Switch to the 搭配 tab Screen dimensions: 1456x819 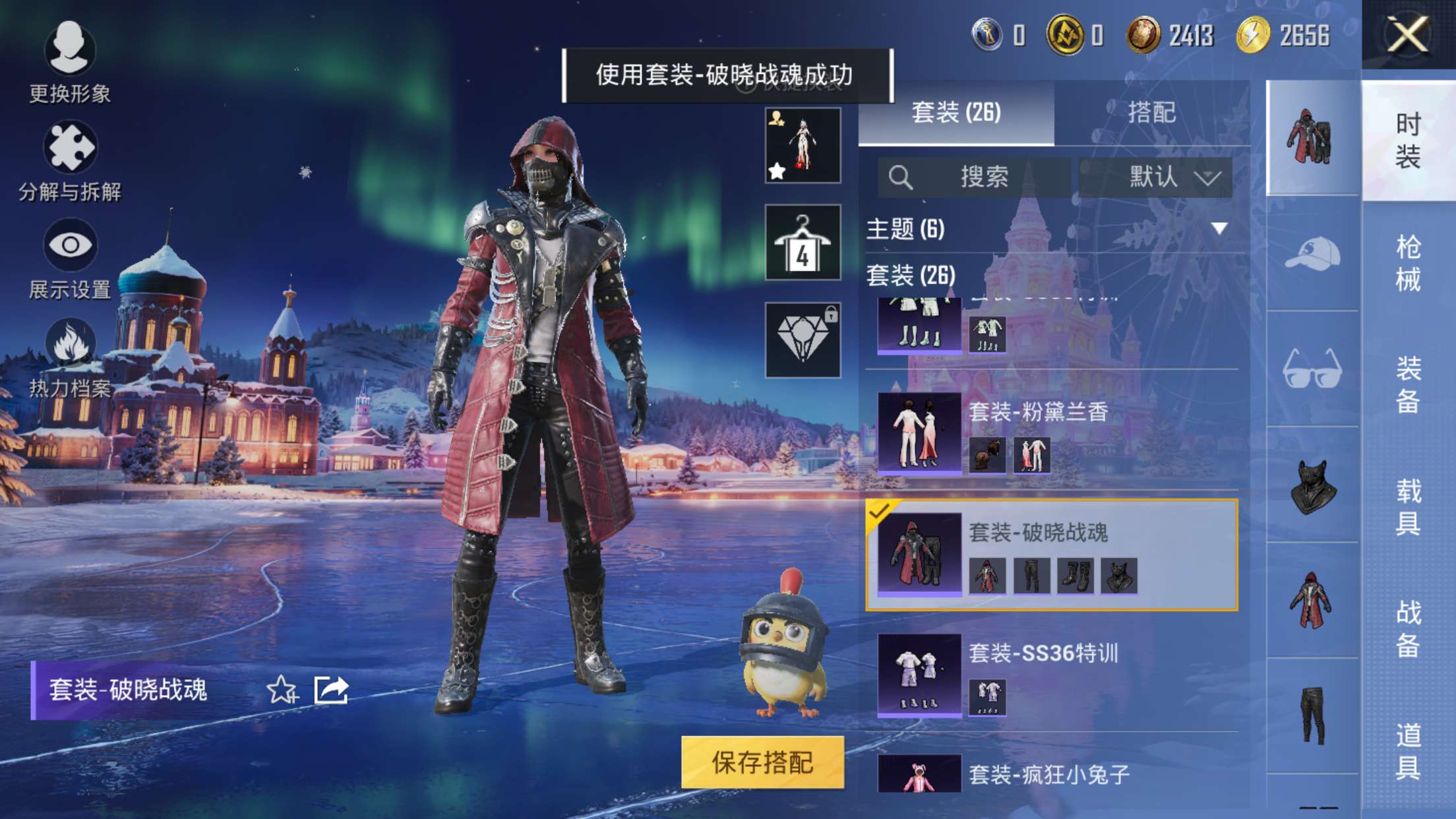click(x=1151, y=113)
